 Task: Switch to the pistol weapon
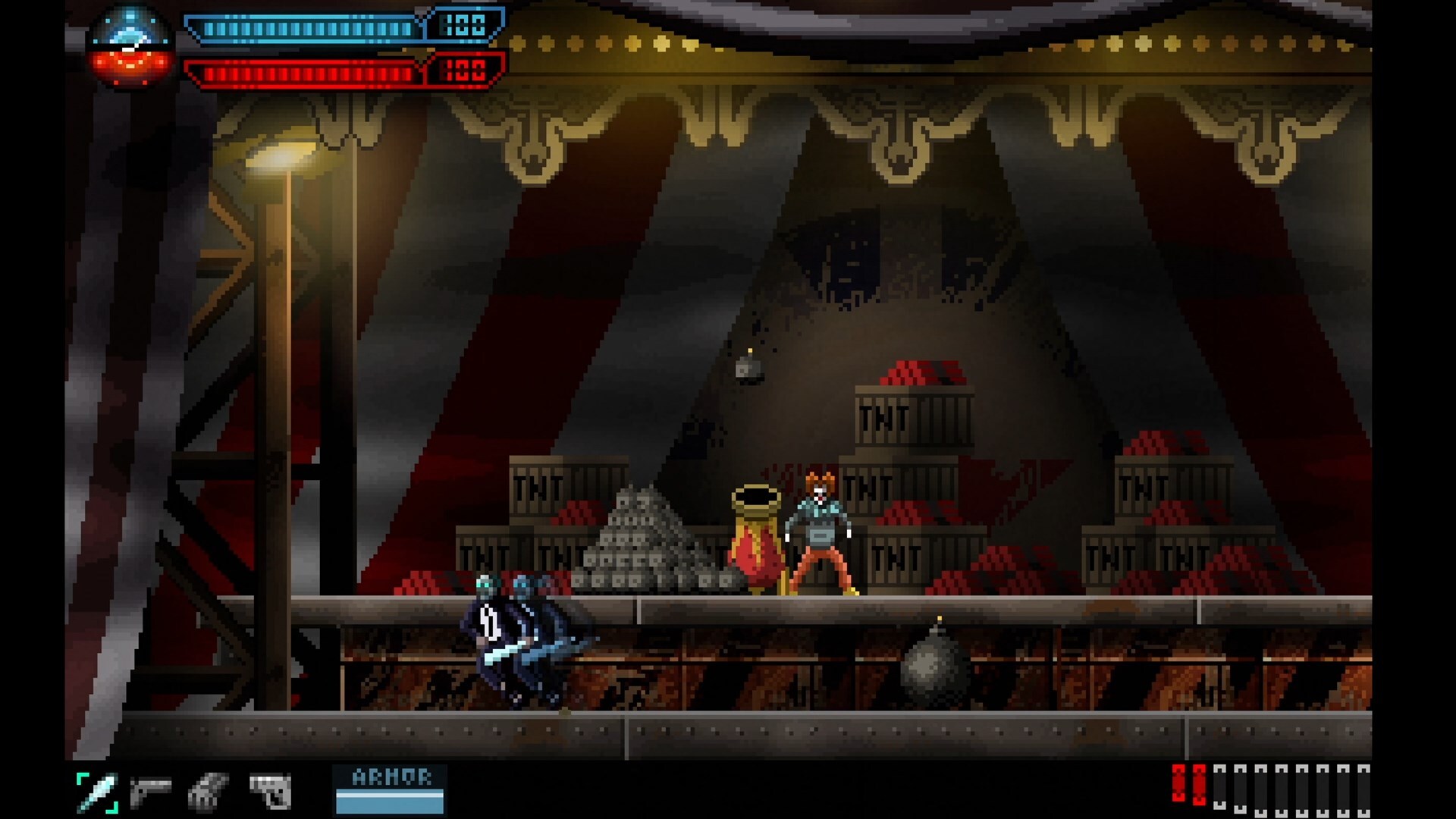[150, 792]
